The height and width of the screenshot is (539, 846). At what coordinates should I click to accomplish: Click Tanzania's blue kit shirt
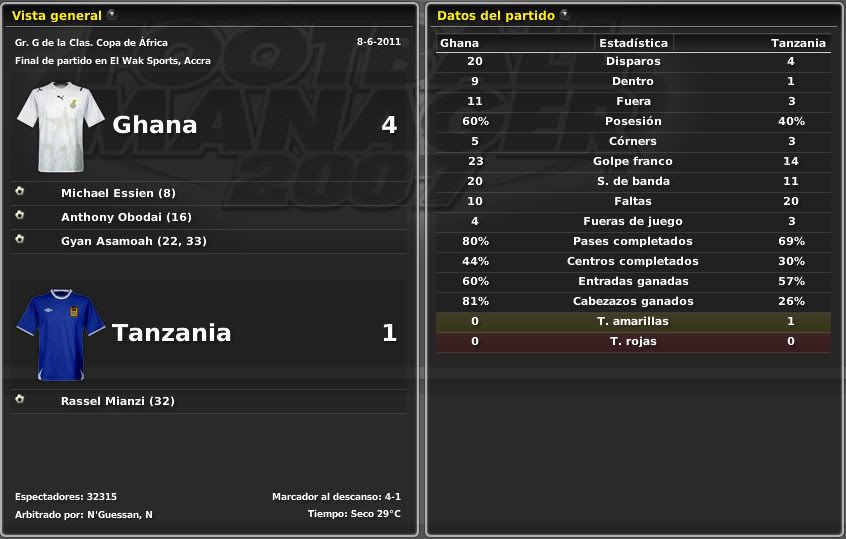(x=60, y=334)
